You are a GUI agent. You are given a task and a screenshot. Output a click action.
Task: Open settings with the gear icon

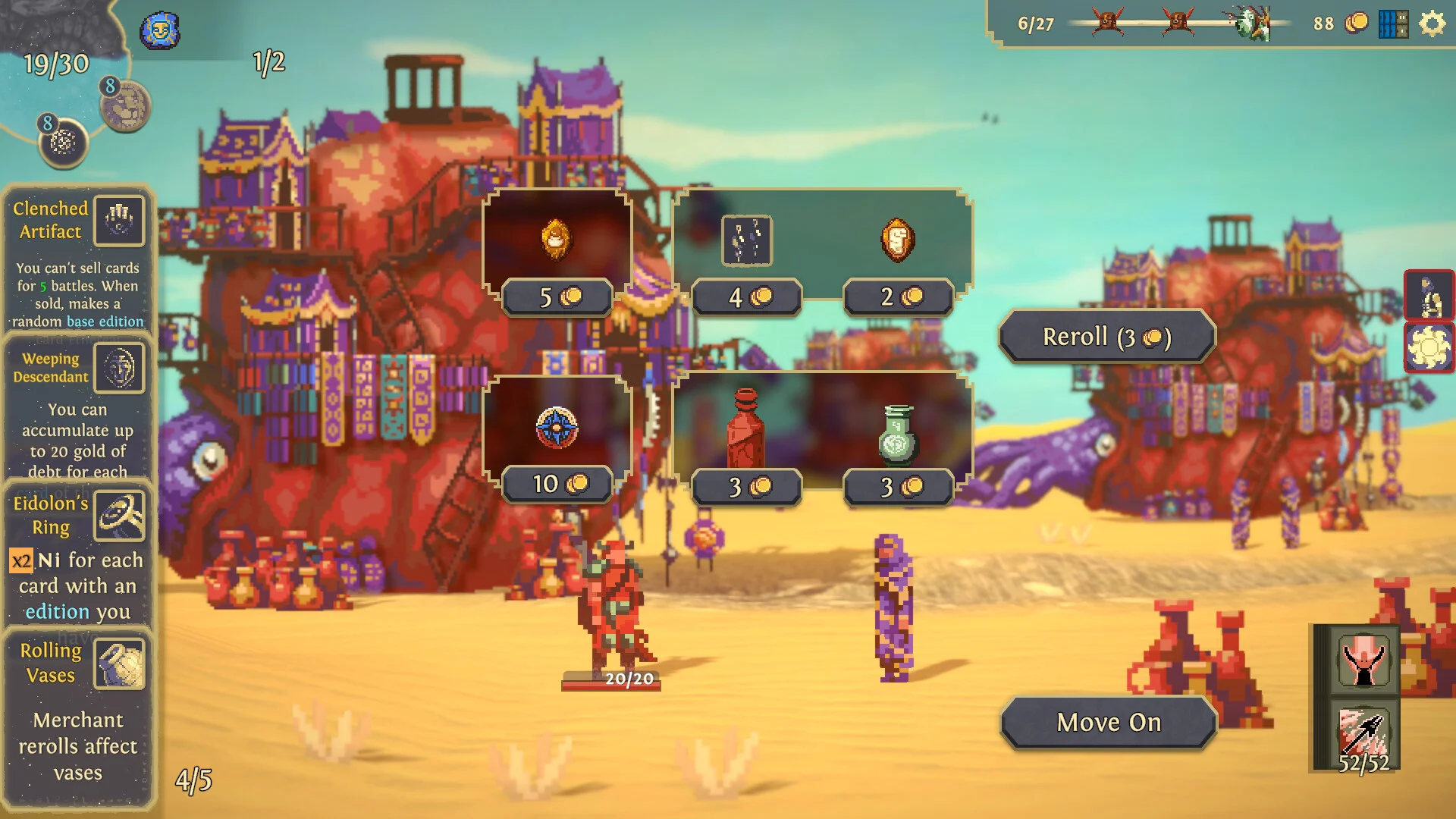(1432, 24)
